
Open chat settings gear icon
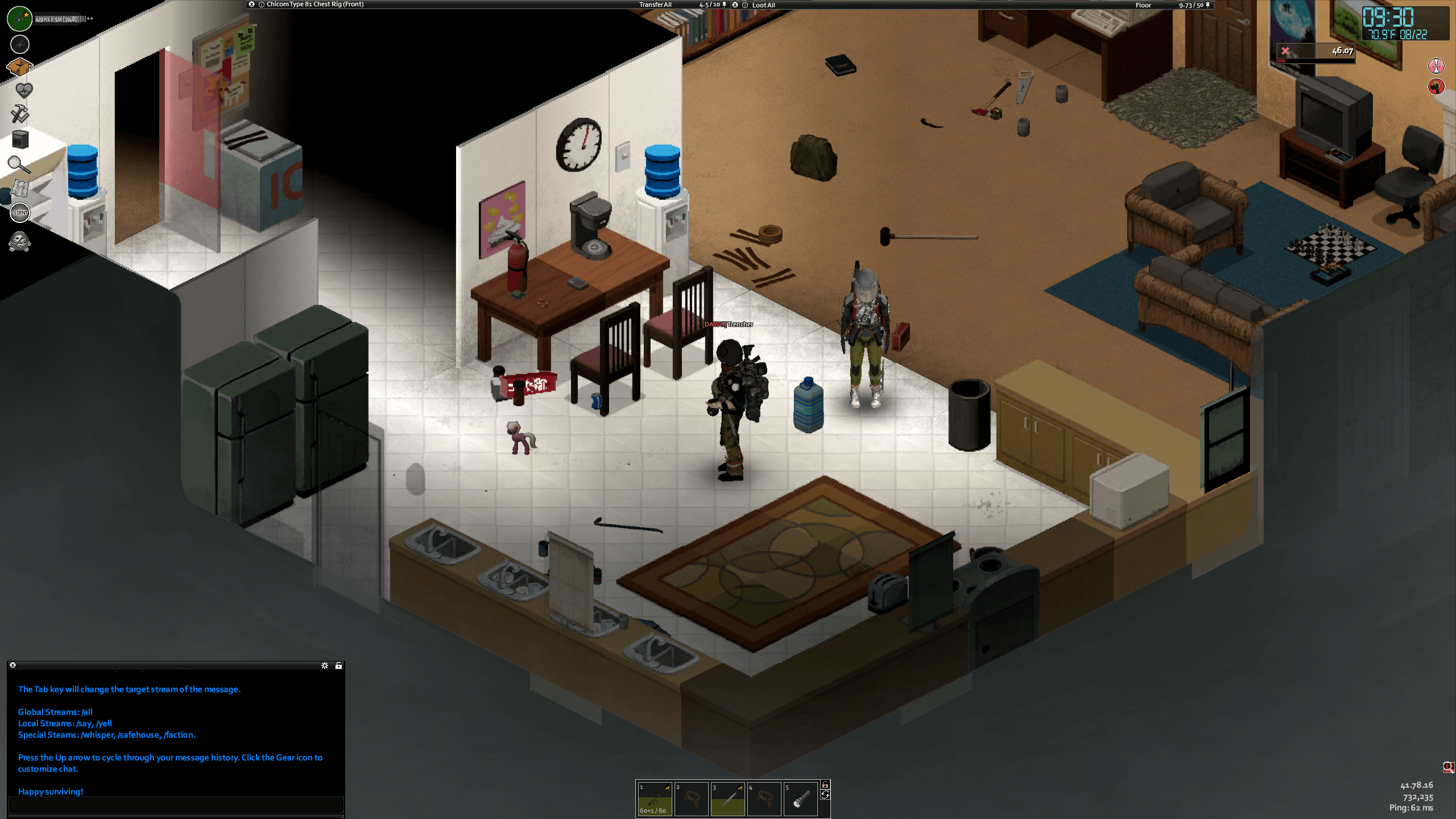pyautogui.click(x=325, y=665)
